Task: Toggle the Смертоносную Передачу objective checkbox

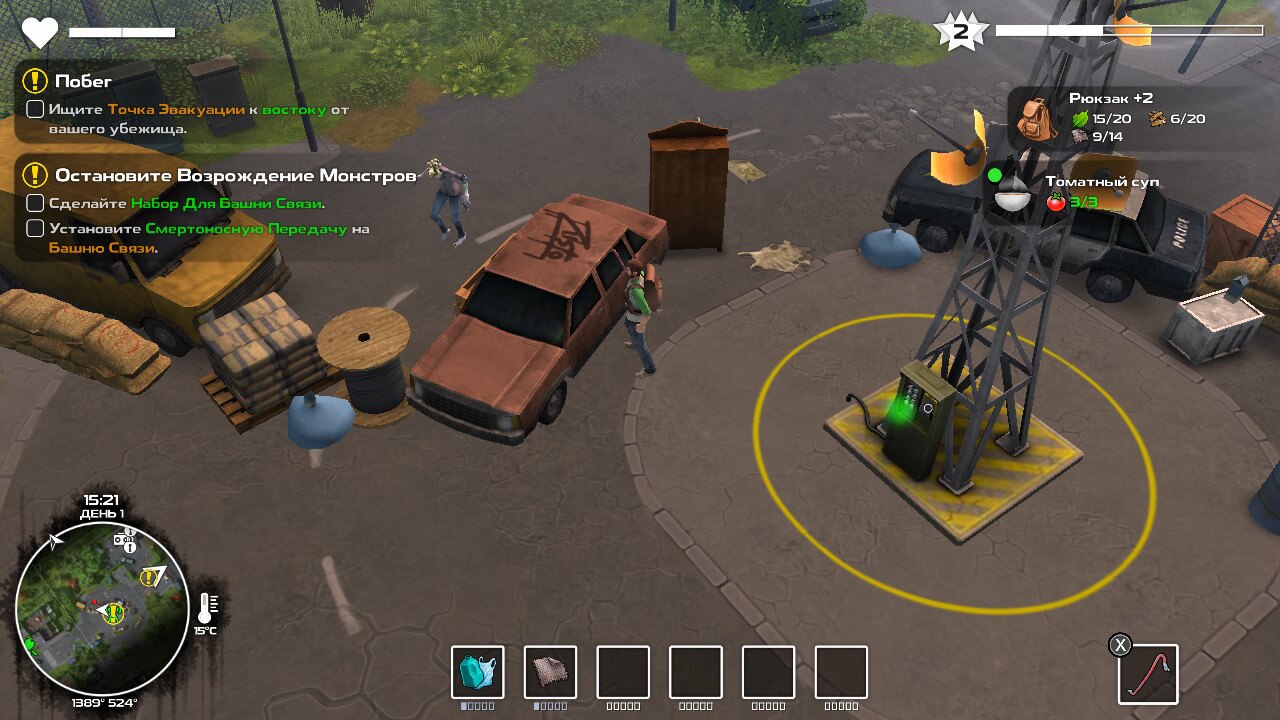Action: click(35, 228)
